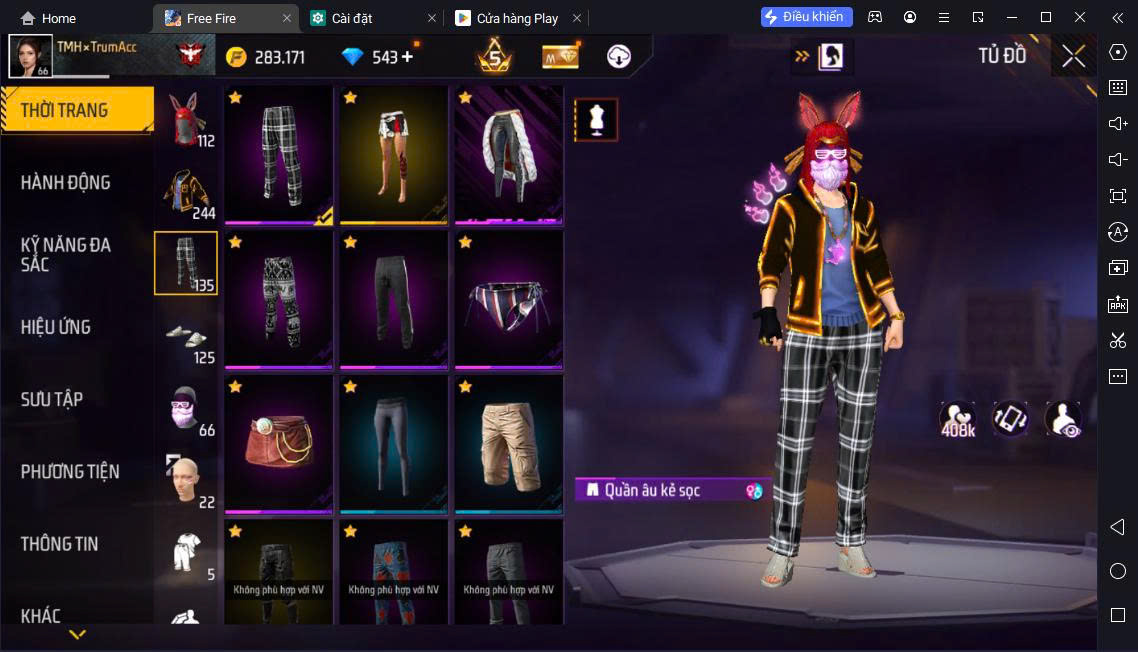
Task: Select the bald head face subcategory
Action: pos(185,481)
